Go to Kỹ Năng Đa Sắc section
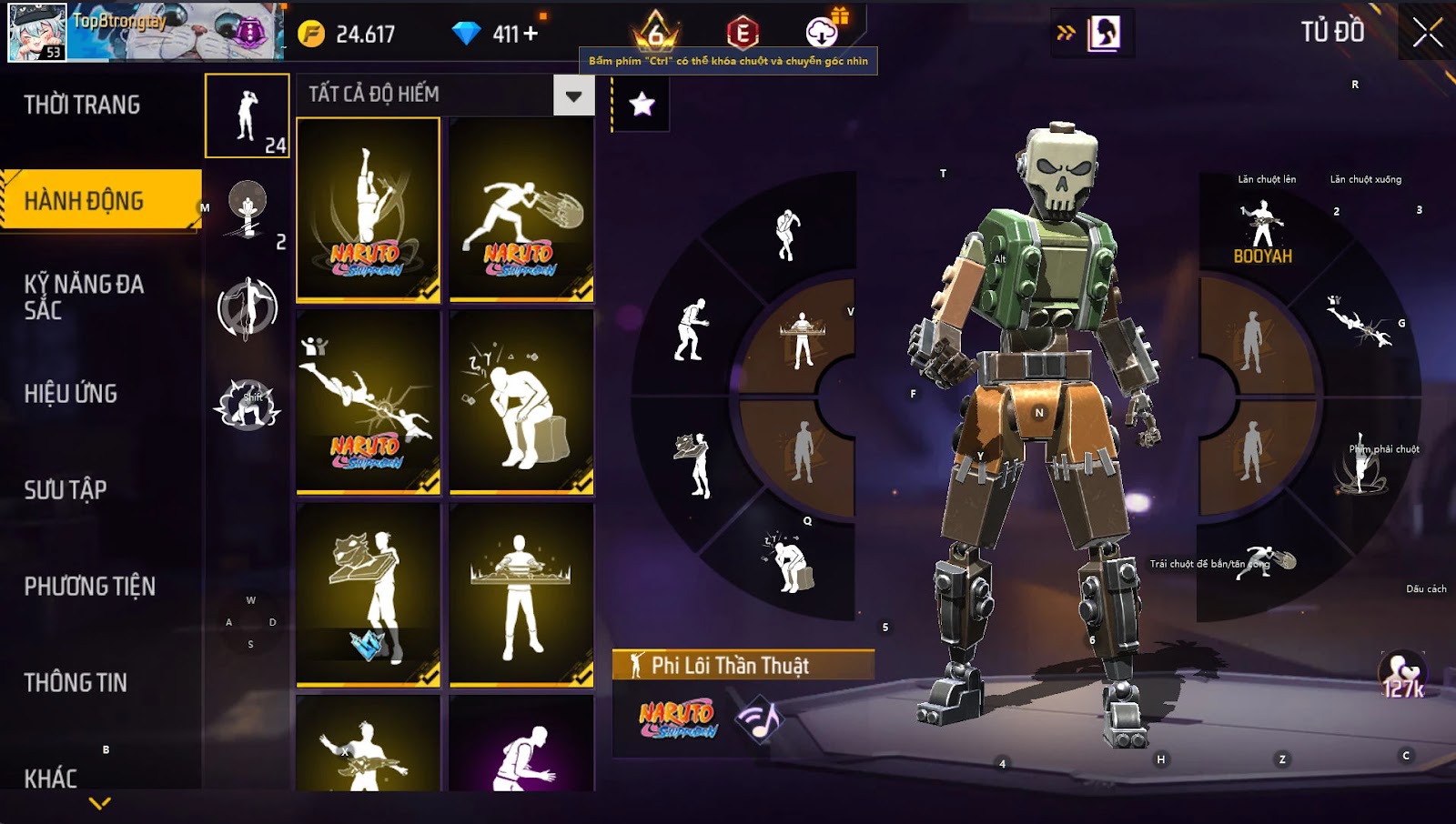Image resolution: width=1456 pixels, height=824 pixels. click(x=84, y=296)
